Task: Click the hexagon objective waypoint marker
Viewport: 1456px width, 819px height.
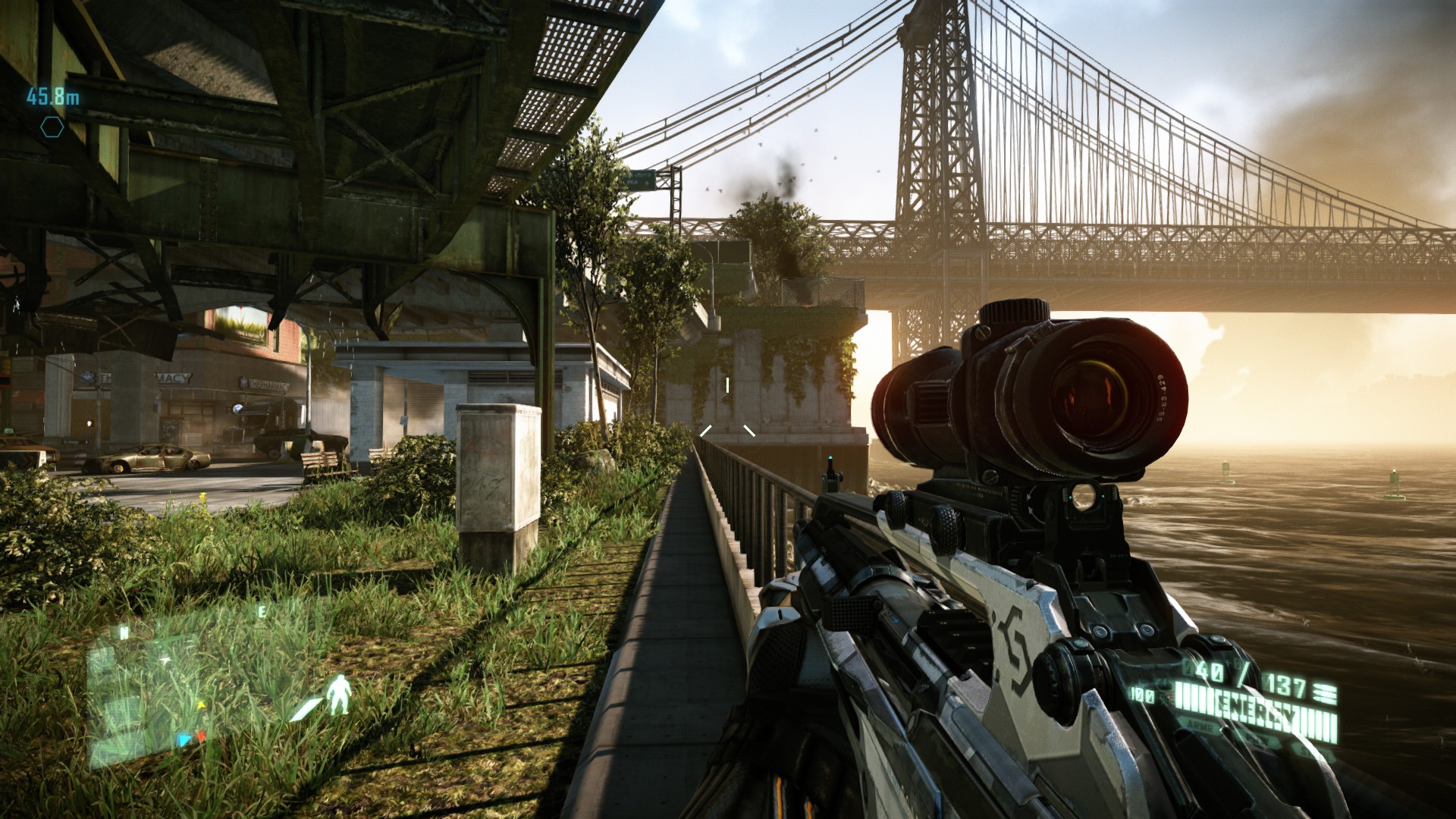Action: pos(52,127)
